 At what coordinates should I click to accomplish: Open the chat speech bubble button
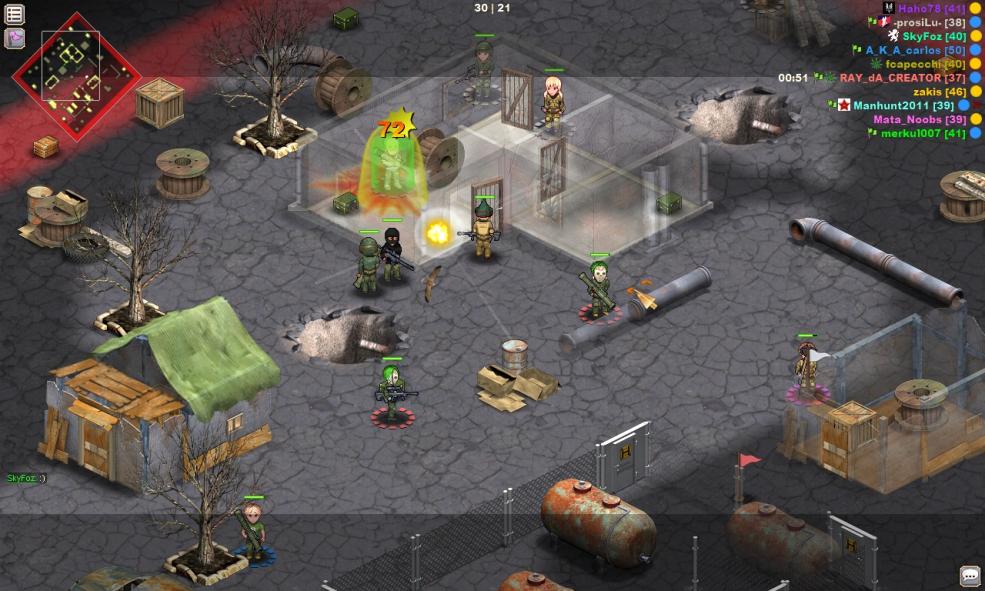(969, 575)
